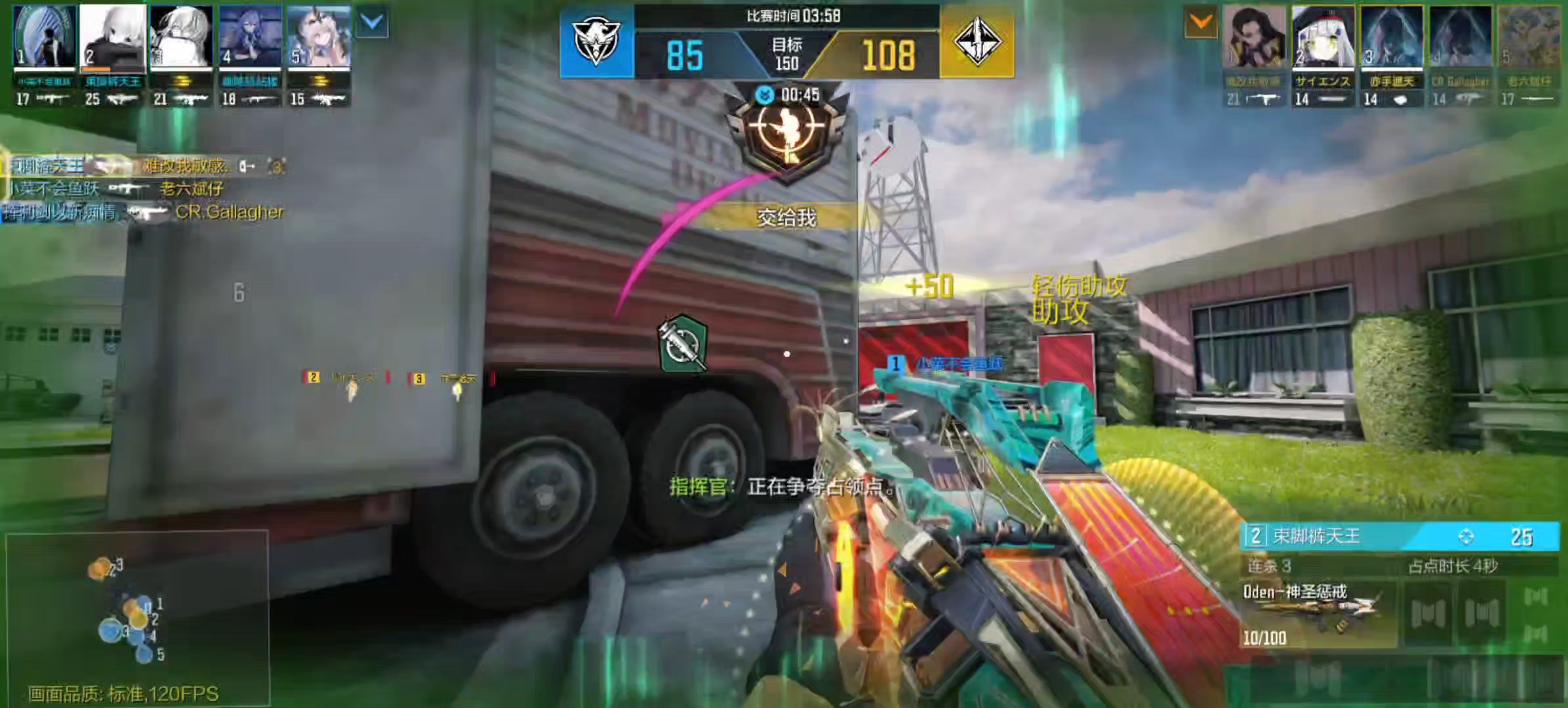Select blue team portrait of 束脚裤天王
1568x708 pixels.
[x=113, y=37]
